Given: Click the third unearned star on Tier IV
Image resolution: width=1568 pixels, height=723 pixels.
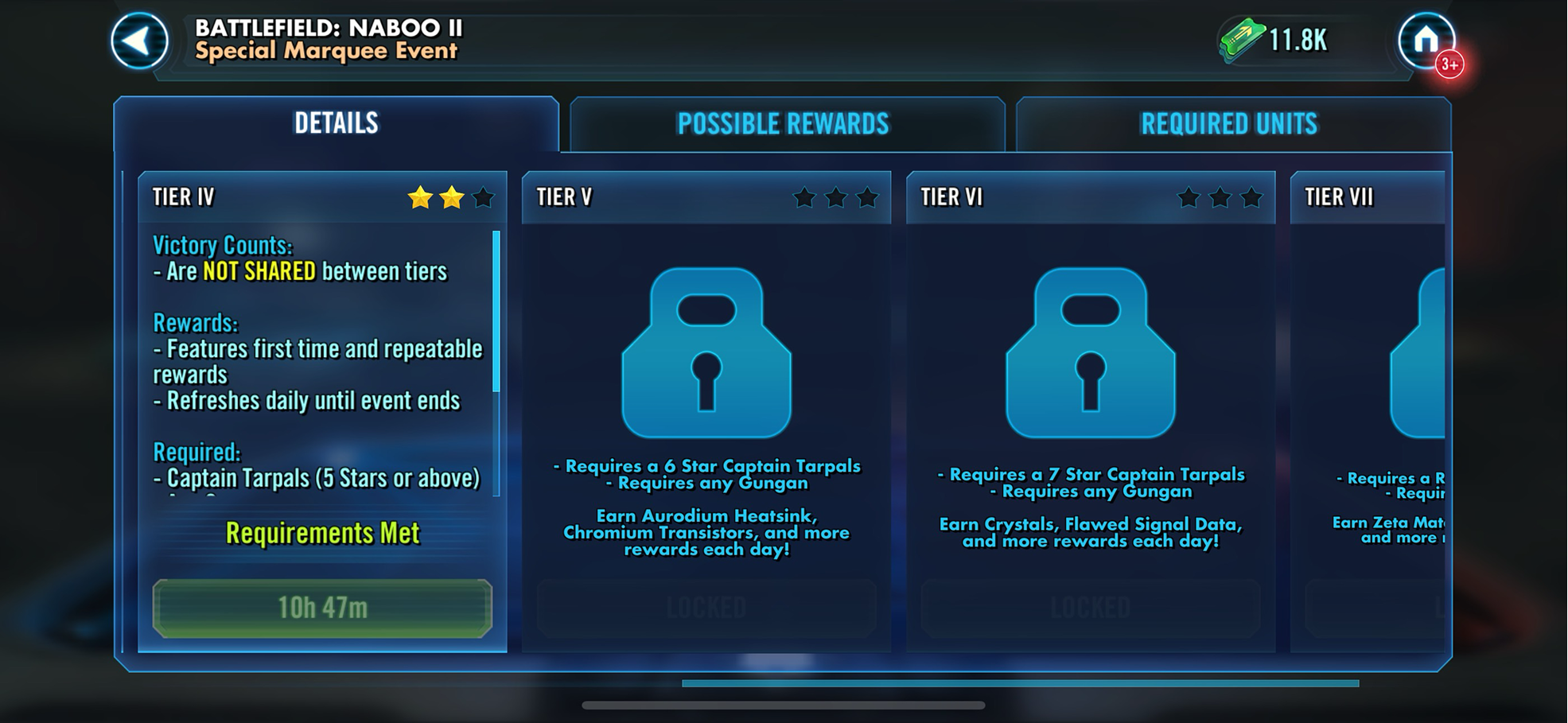Looking at the screenshot, I should (x=483, y=196).
